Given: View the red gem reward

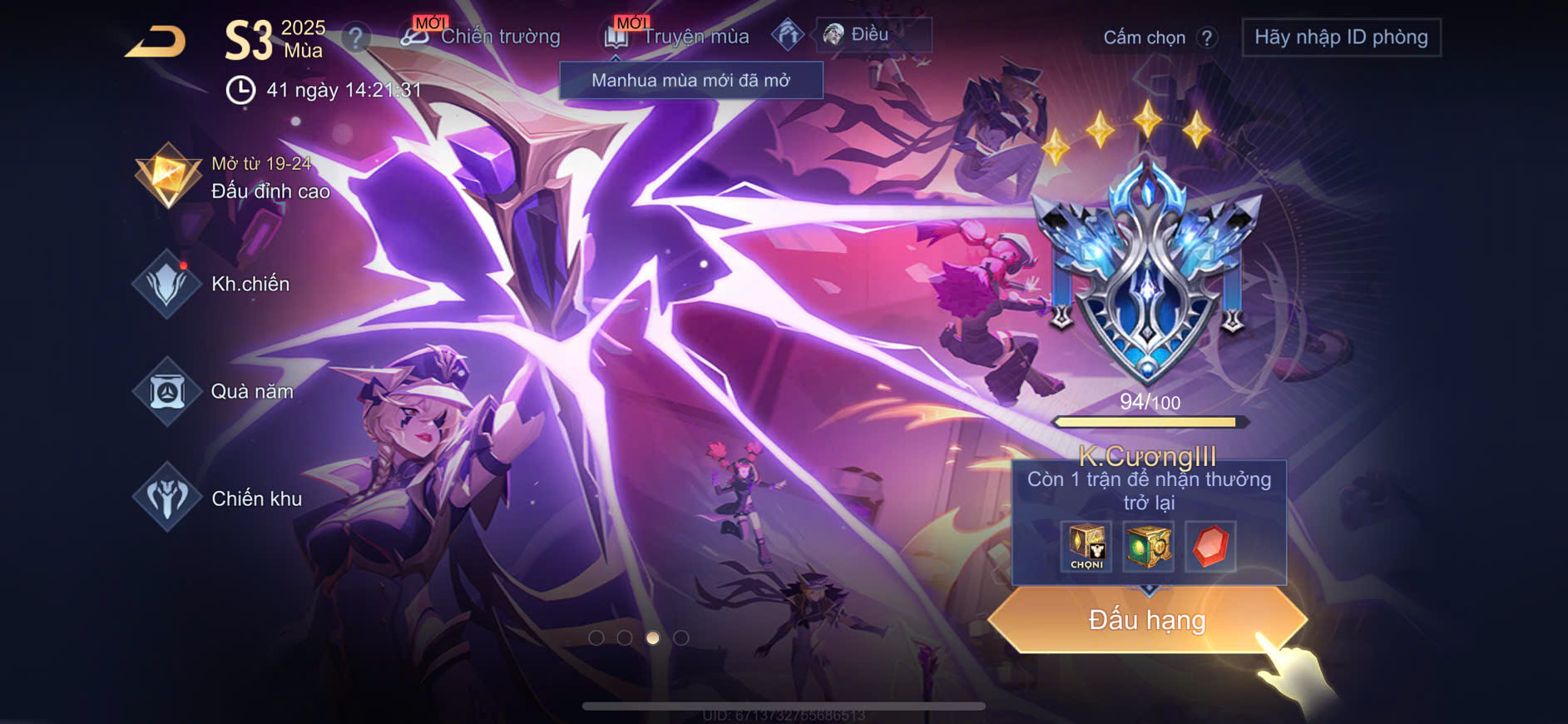Looking at the screenshot, I should tap(1210, 547).
